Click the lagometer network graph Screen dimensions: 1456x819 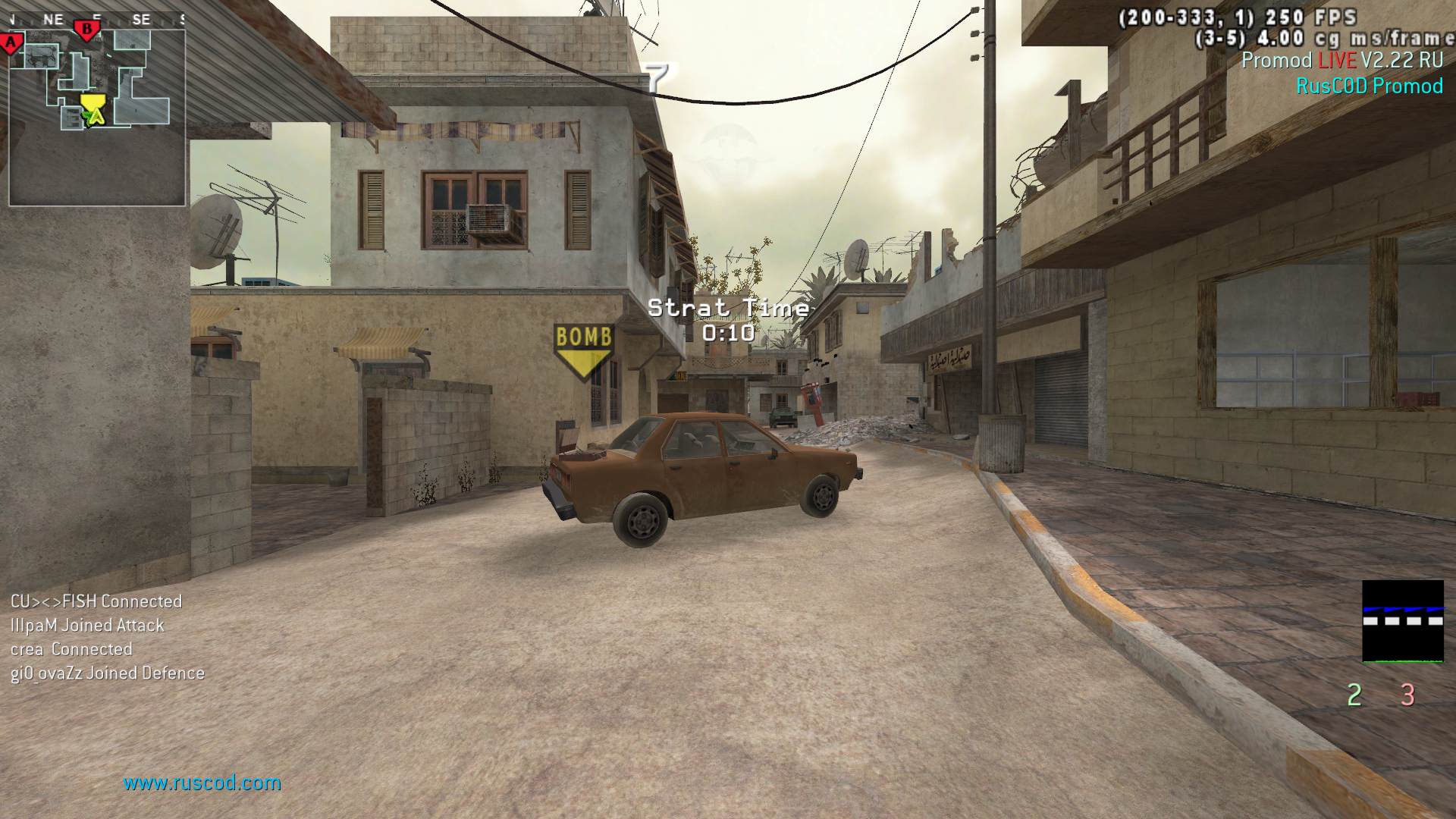(1402, 621)
